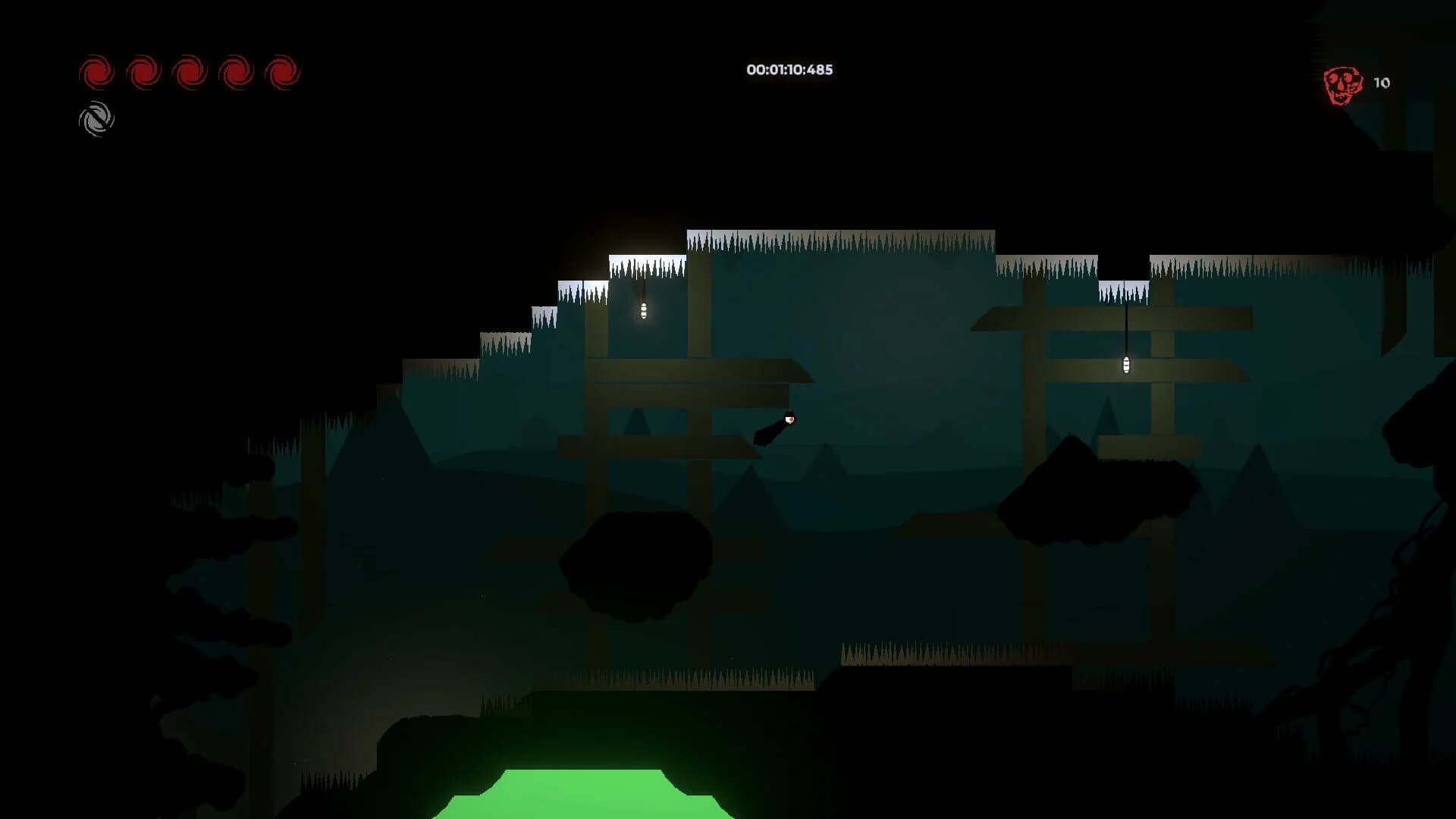The height and width of the screenshot is (819, 1456).
Task: Click the glowing lantern under the icicles
Action: tap(643, 309)
